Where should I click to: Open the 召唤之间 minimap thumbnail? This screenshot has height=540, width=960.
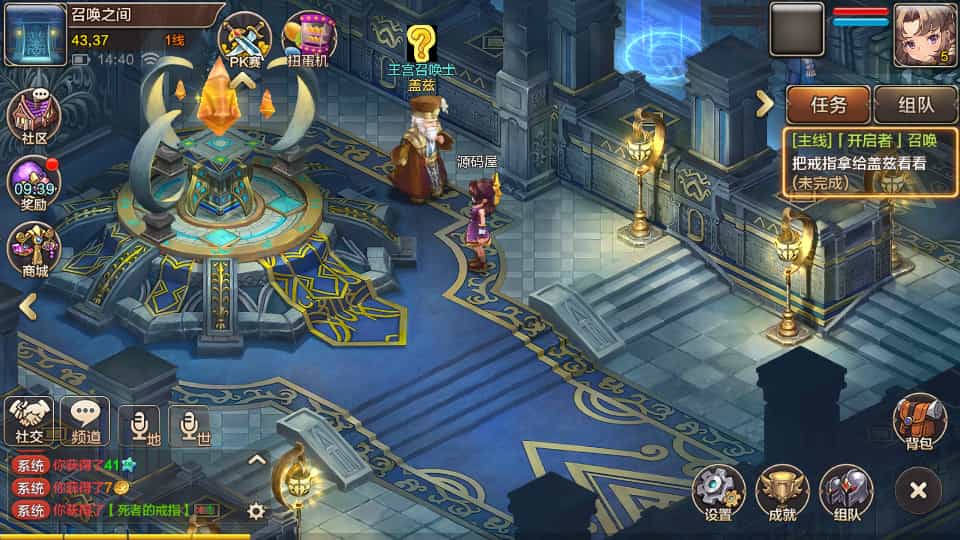point(35,33)
